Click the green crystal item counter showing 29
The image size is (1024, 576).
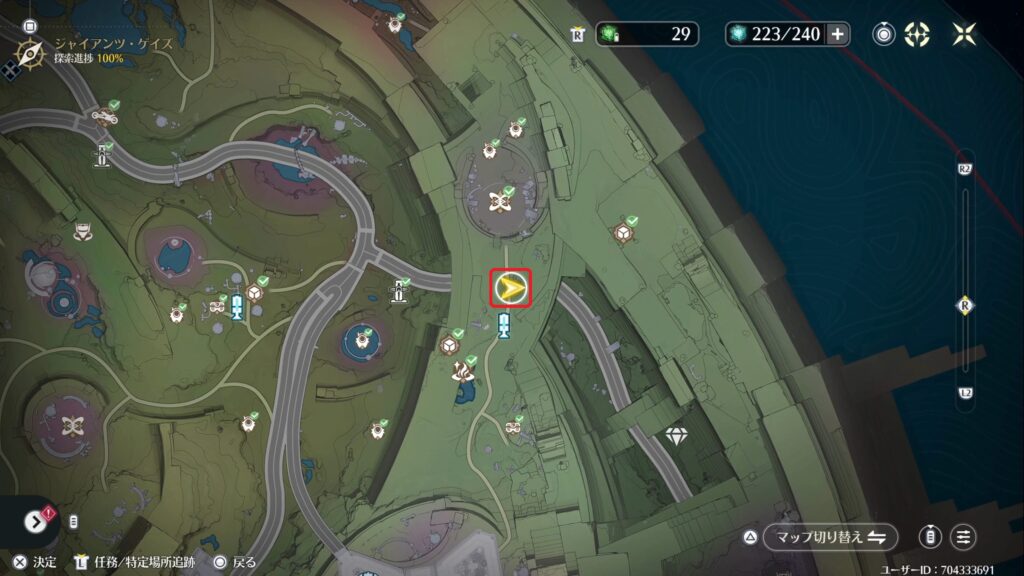click(648, 34)
